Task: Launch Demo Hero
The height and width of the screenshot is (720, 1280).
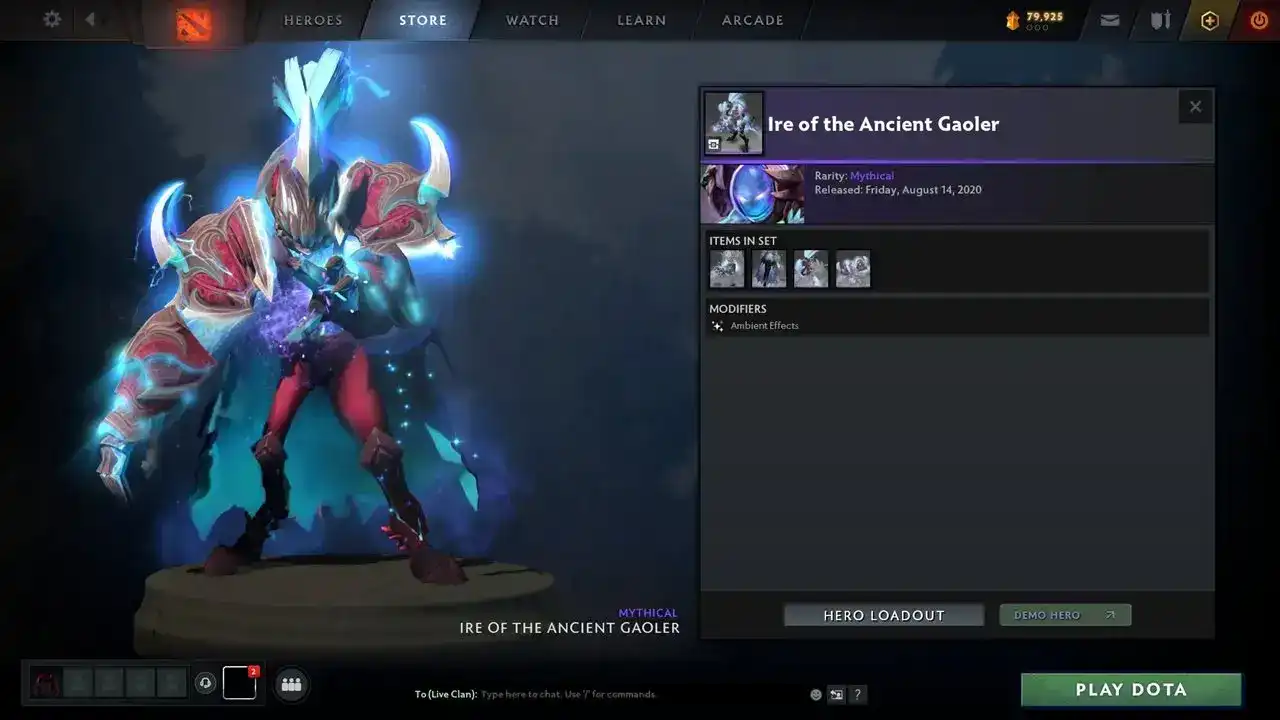Action: tap(1065, 615)
